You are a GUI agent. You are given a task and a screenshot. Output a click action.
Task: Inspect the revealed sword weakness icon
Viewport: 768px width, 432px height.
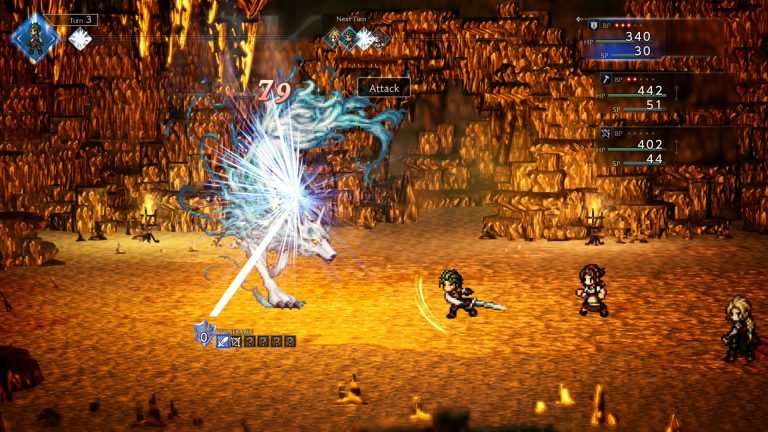pos(223,342)
